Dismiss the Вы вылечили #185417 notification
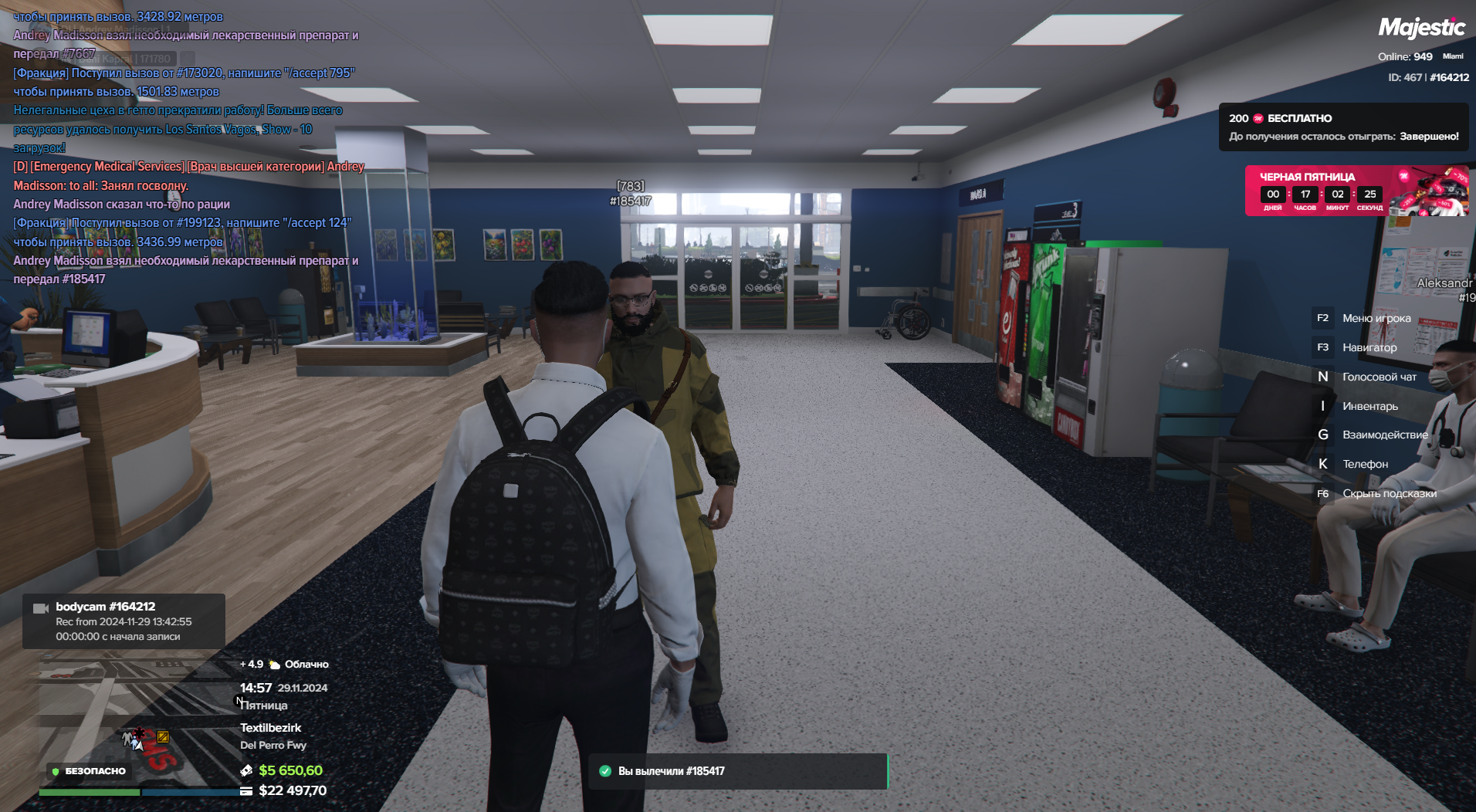 click(737, 771)
